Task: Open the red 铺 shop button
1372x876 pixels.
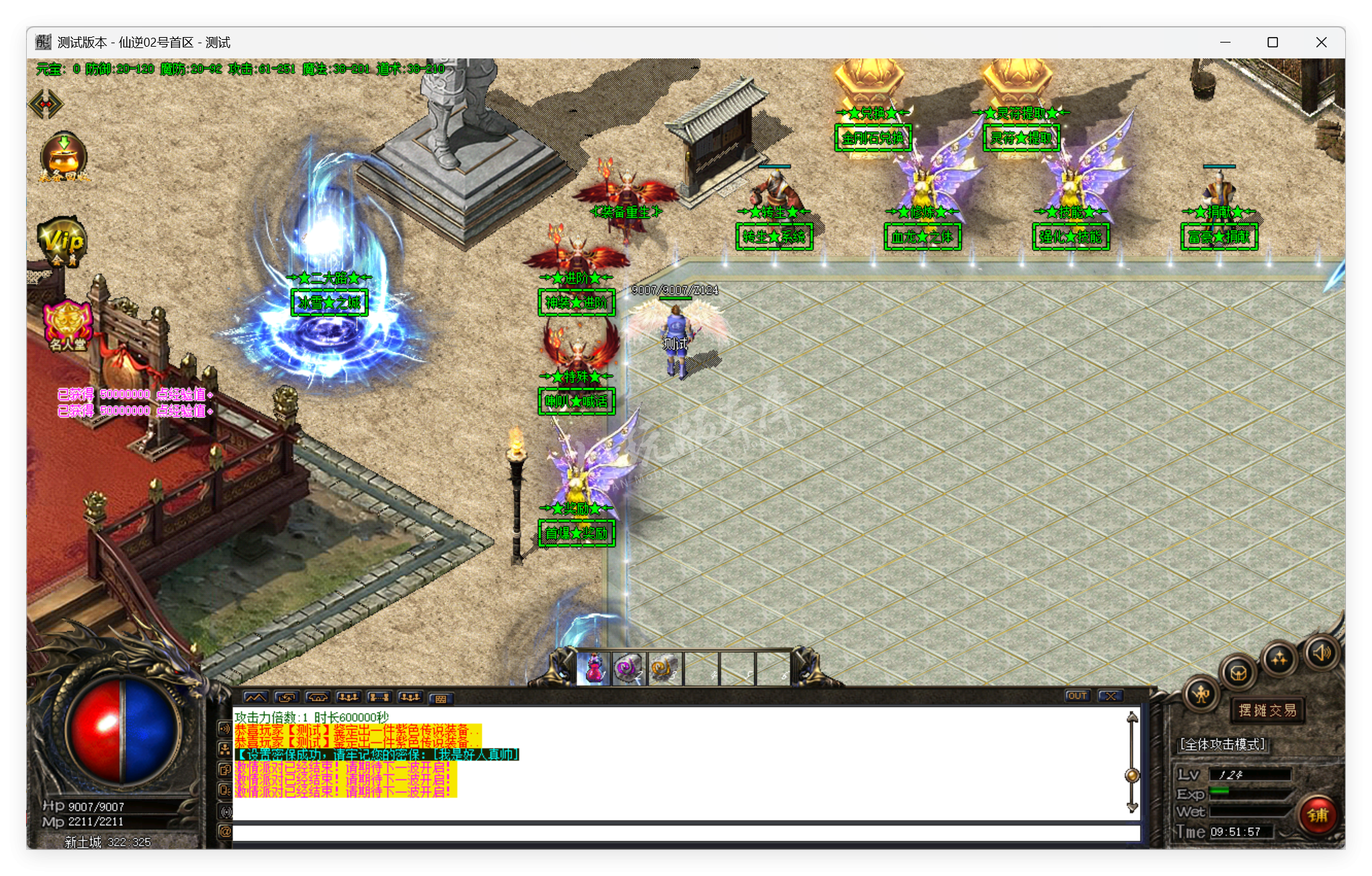Action: [x=1317, y=815]
